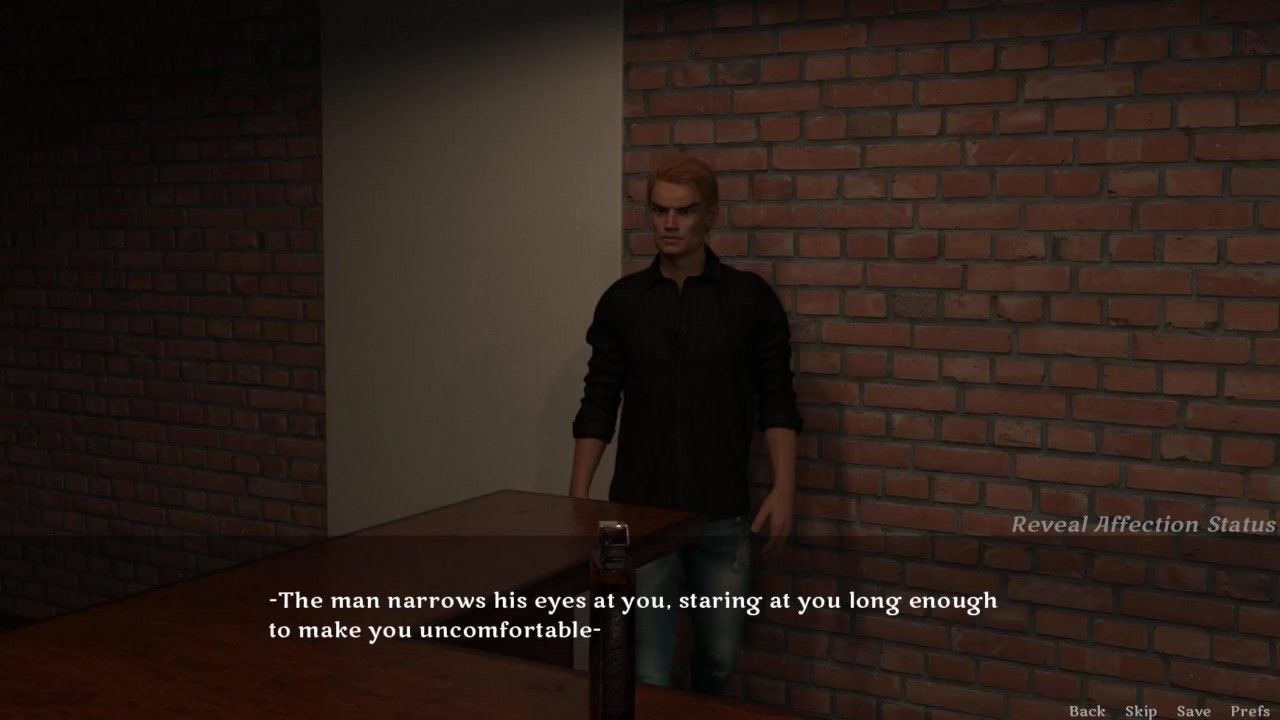Screen dimensions: 1280x720
Task: Click Reveal Affection Status
Action: tap(1143, 524)
